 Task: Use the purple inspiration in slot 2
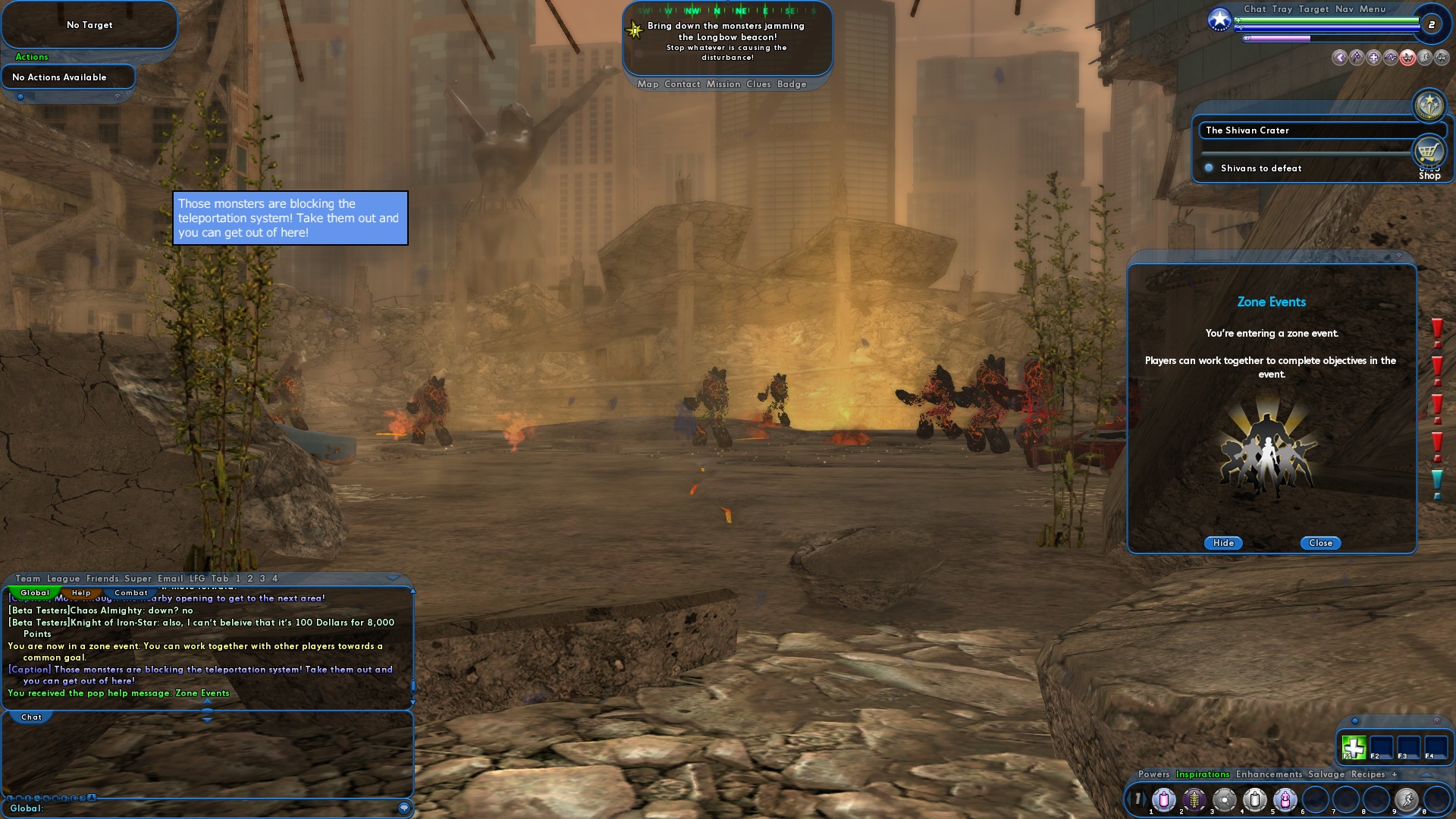click(1194, 801)
